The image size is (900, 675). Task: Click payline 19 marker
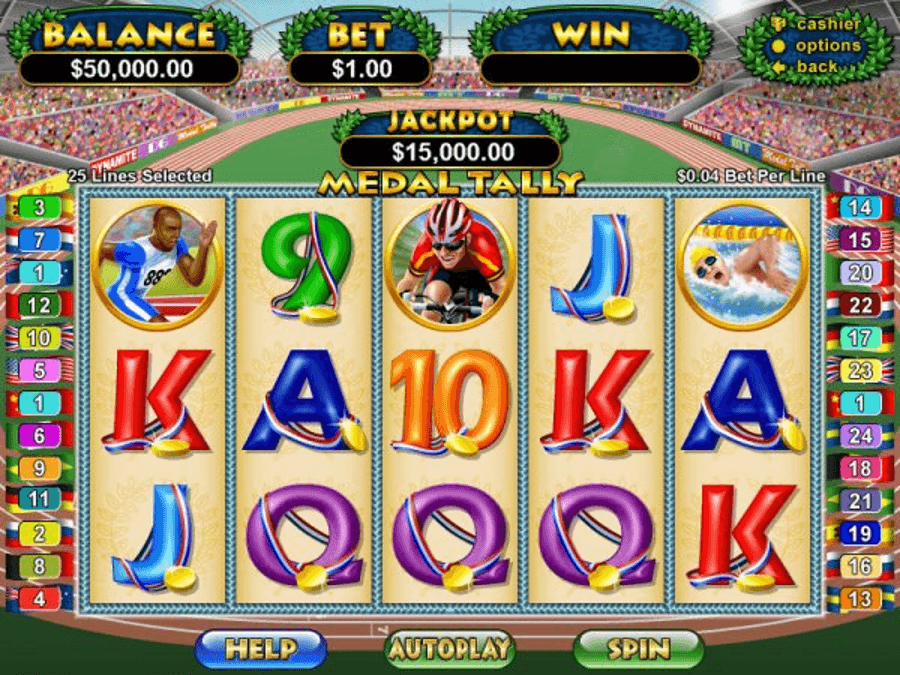click(860, 533)
